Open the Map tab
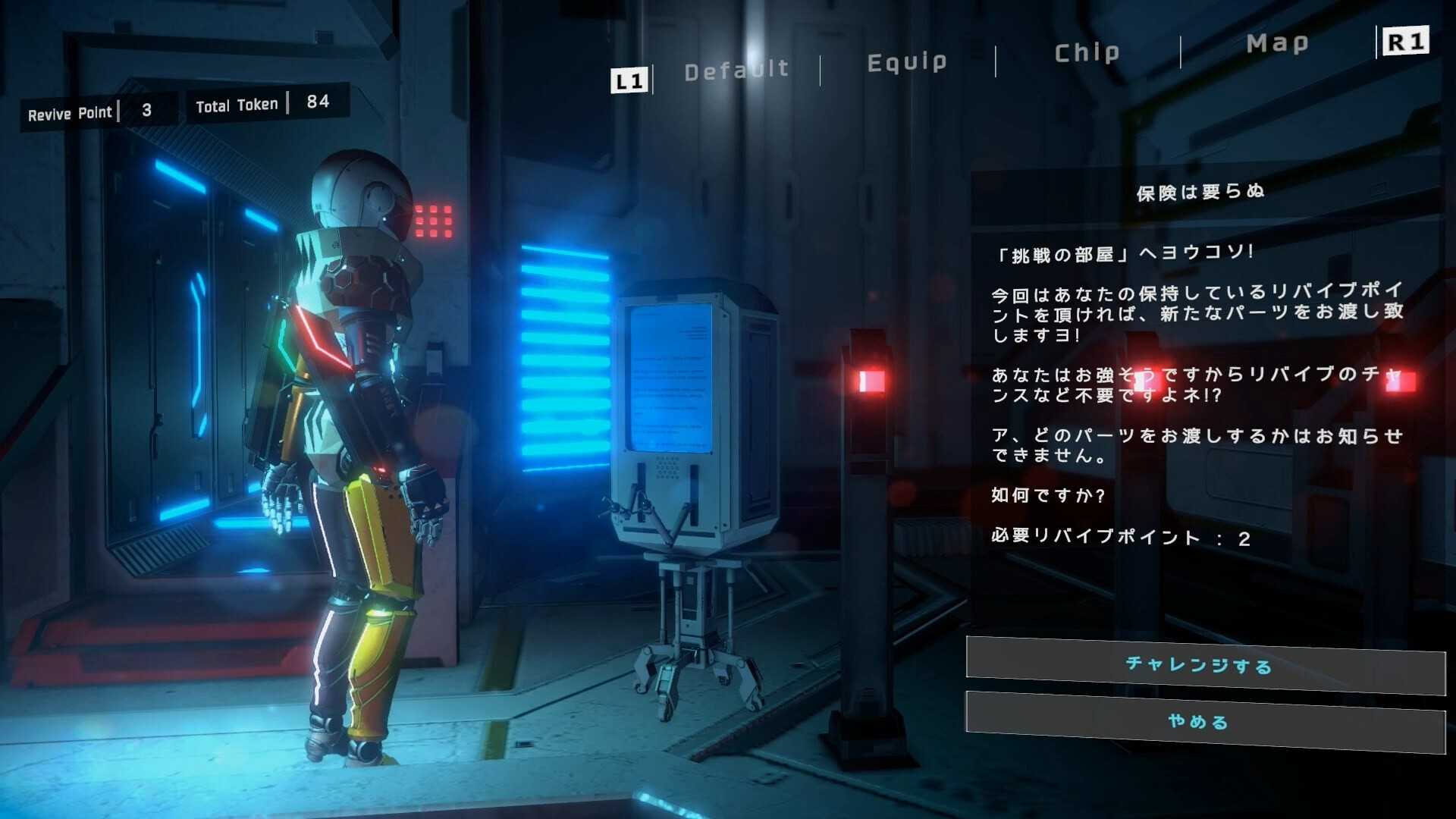 [1276, 43]
